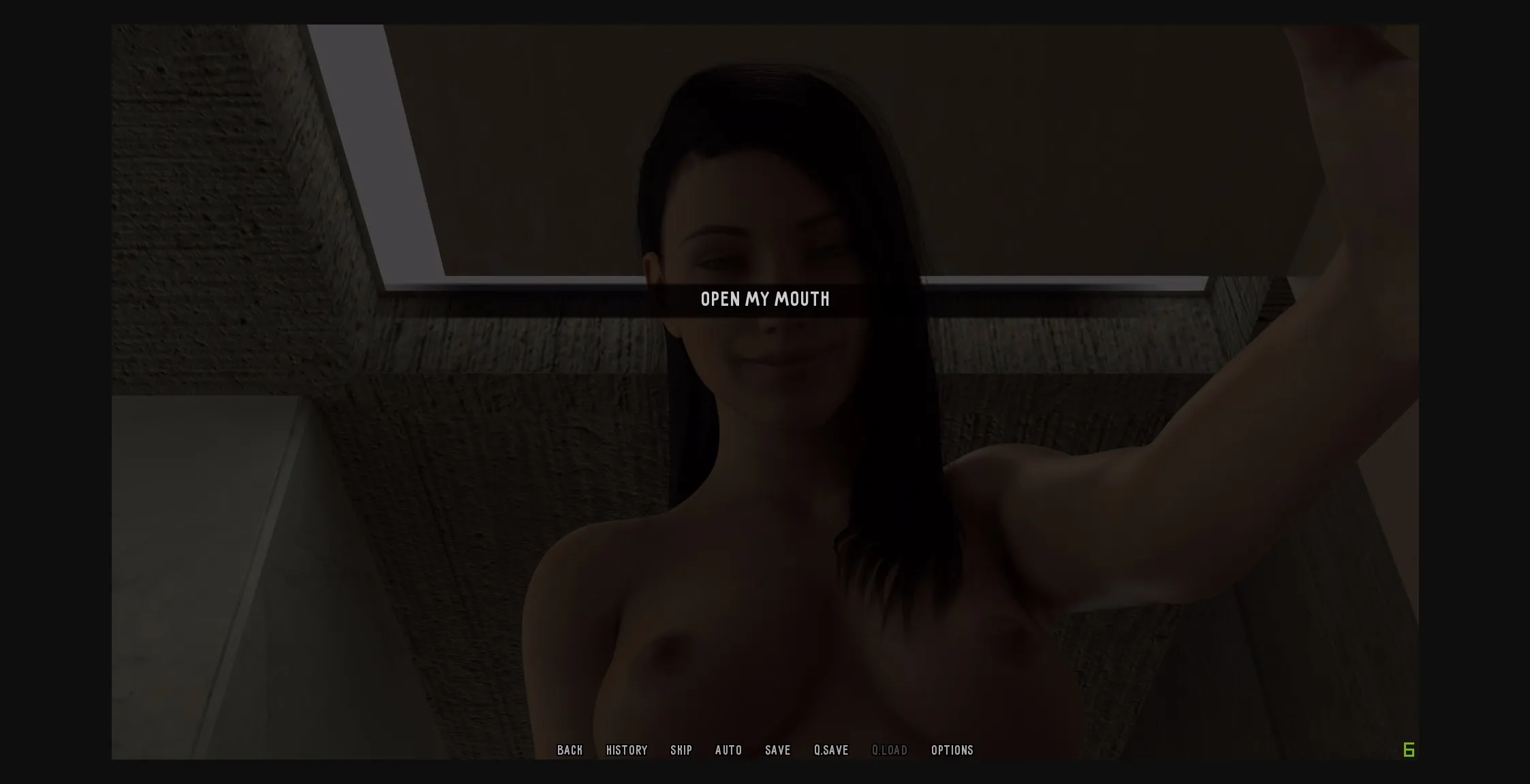Perform a Q.Save quick save
The image size is (1530, 784).
pos(831,750)
